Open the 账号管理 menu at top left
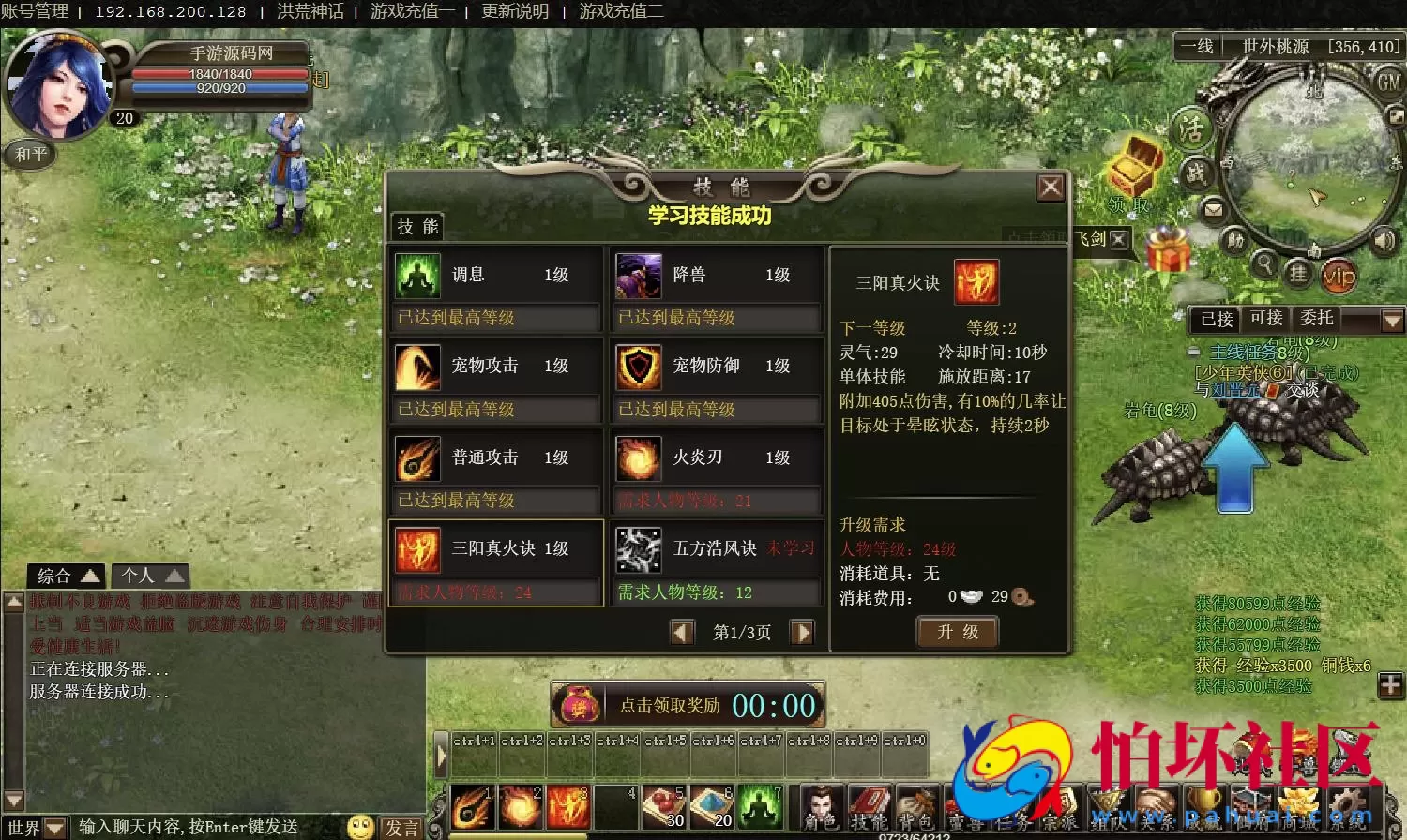1407x840 pixels. click(x=35, y=11)
